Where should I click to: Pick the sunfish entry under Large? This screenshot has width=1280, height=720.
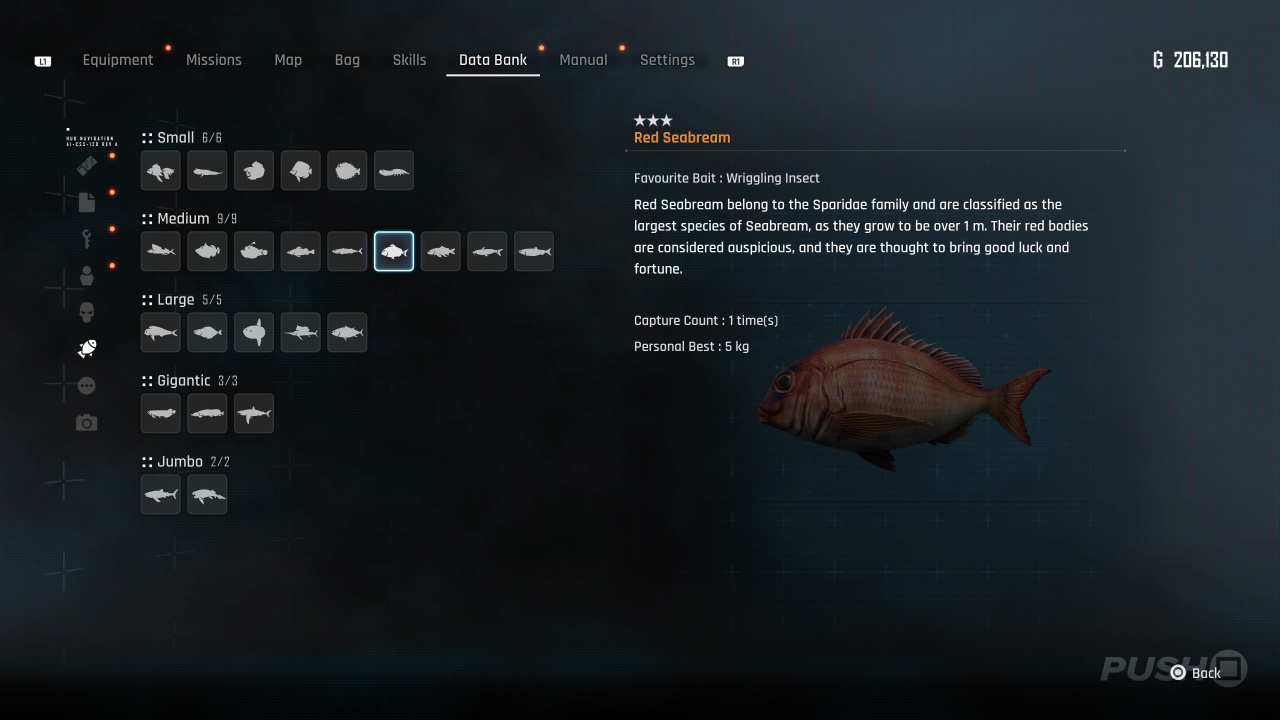click(254, 332)
